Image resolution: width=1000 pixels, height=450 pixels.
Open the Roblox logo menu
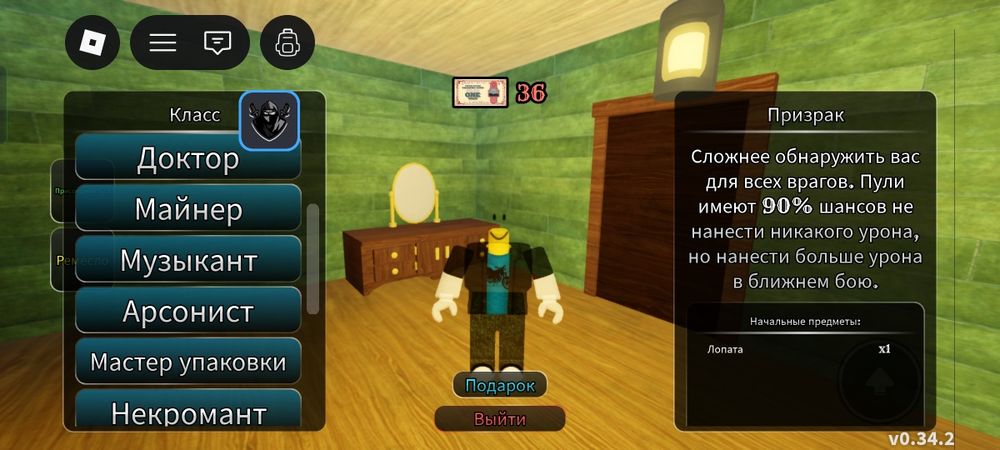(93, 42)
